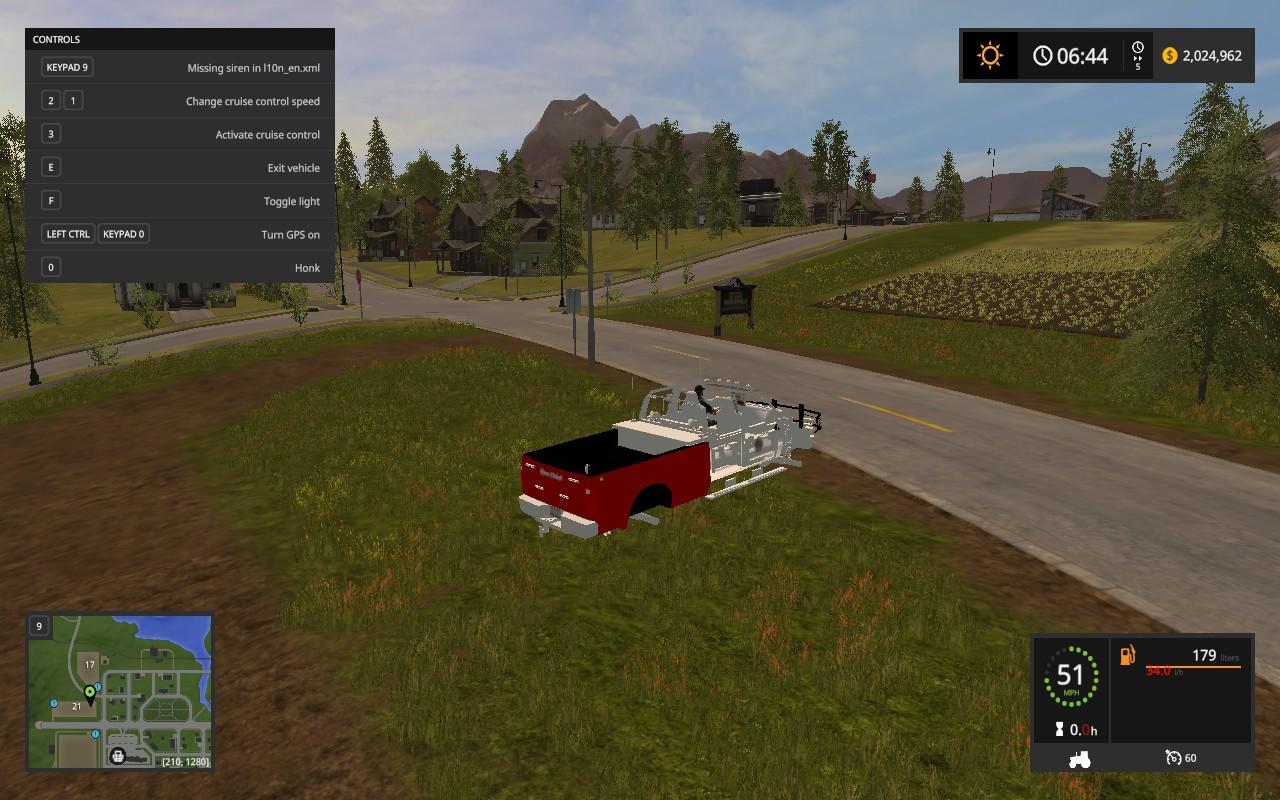Viewport: 1280px width, 800px height.
Task: Click the orange fuel pump icon
Action: coord(1128,655)
